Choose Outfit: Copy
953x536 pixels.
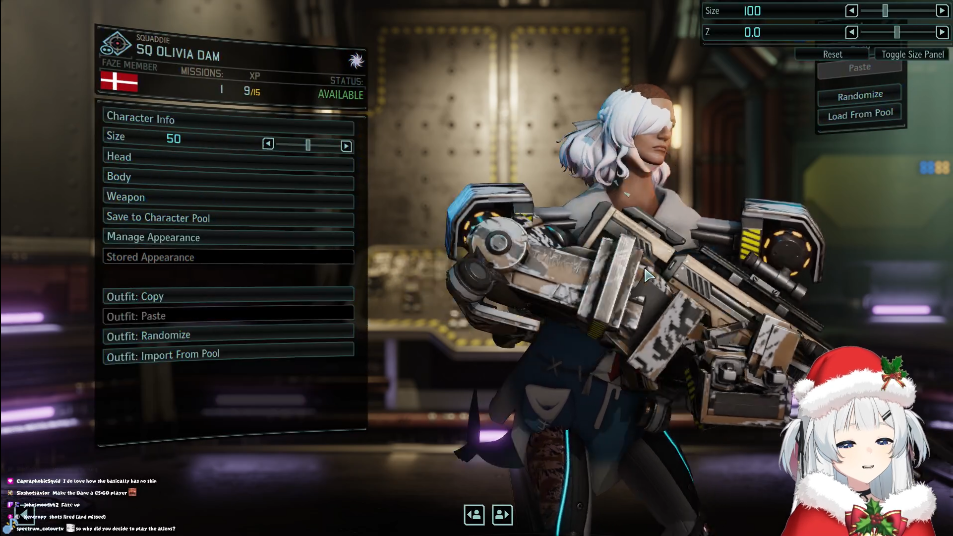[x=228, y=296]
